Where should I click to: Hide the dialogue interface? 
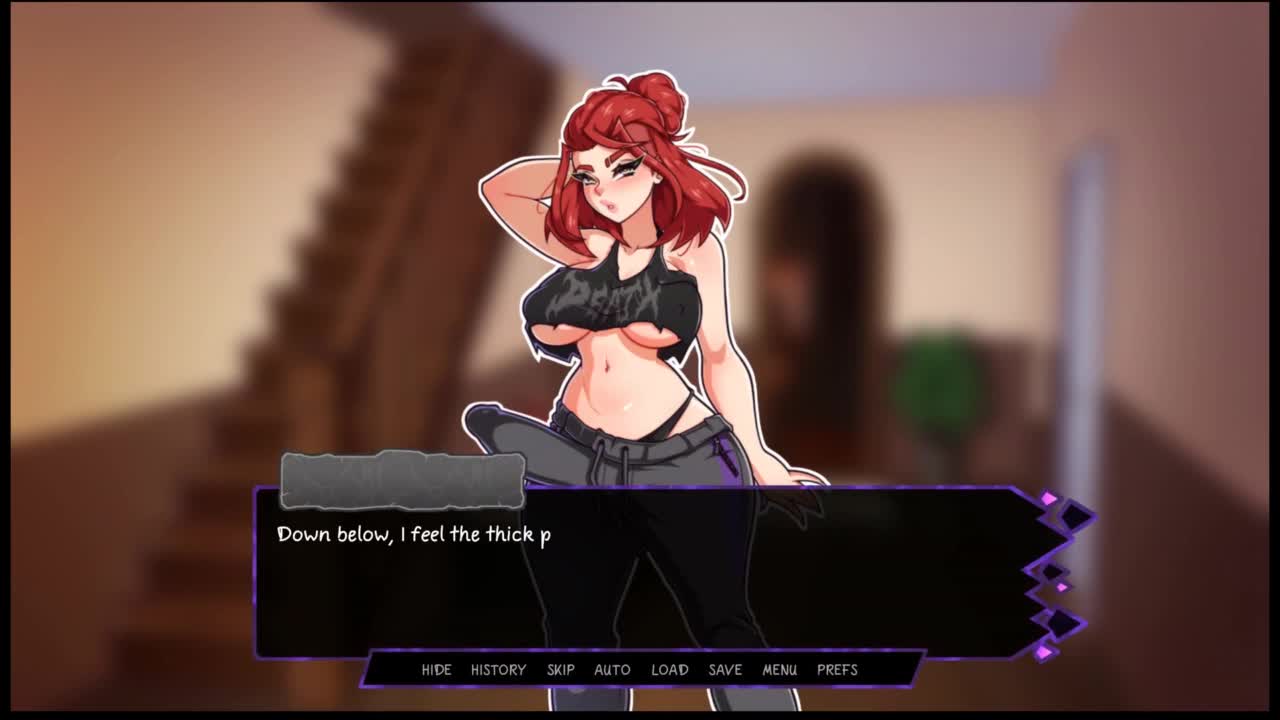[x=436, y=670]
